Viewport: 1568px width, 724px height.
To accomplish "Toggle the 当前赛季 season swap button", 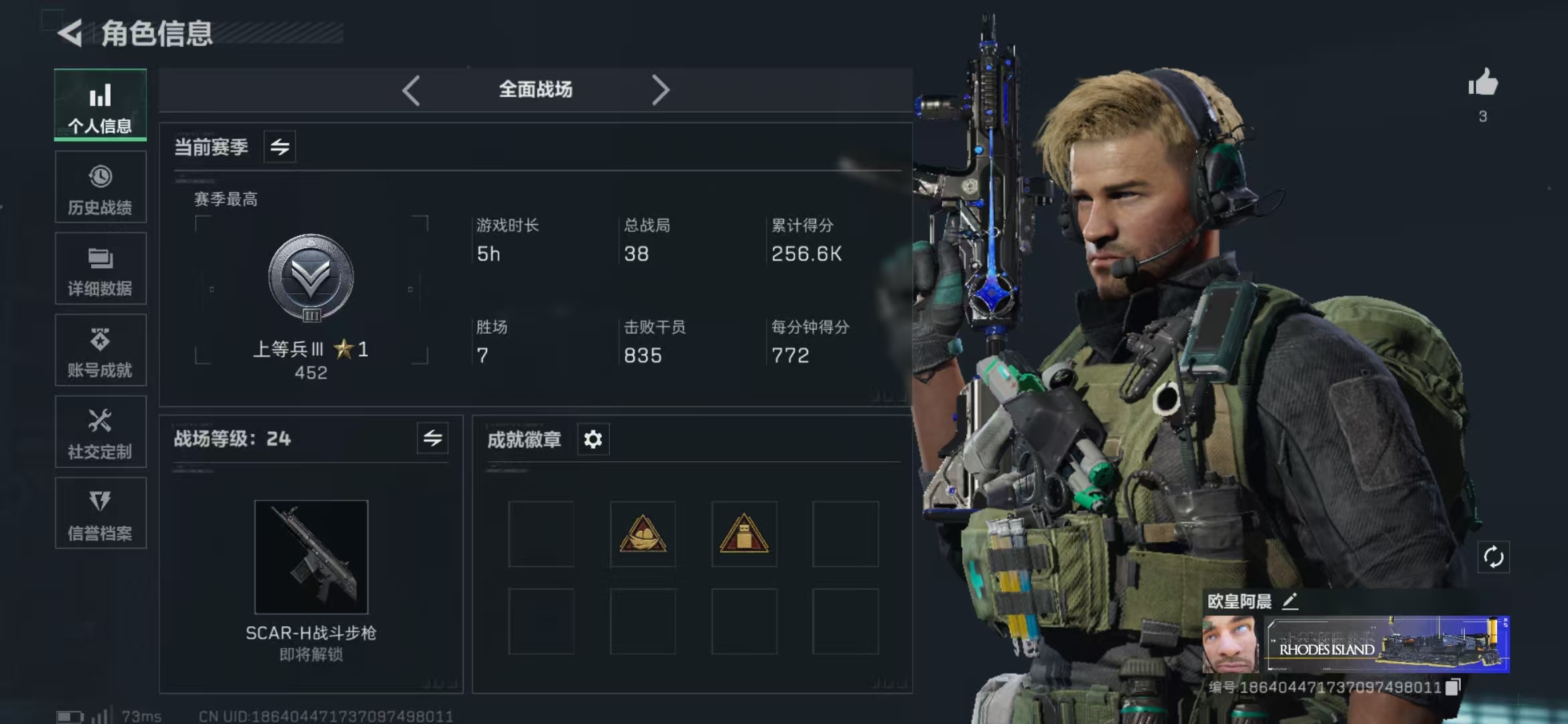I will pyautogui.click(x=280, y=147).
